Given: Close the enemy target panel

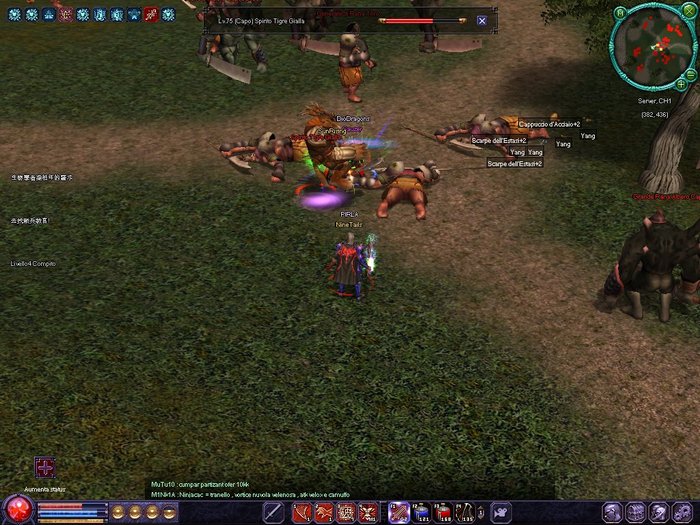Looking at the screenshot, I should 482,20.
